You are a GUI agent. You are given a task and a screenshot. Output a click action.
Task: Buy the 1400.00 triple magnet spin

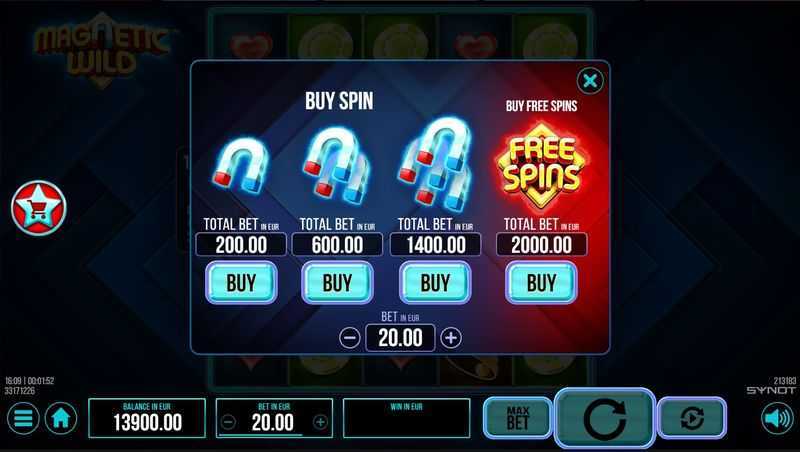pyautogui.click(x=435, y=283)
